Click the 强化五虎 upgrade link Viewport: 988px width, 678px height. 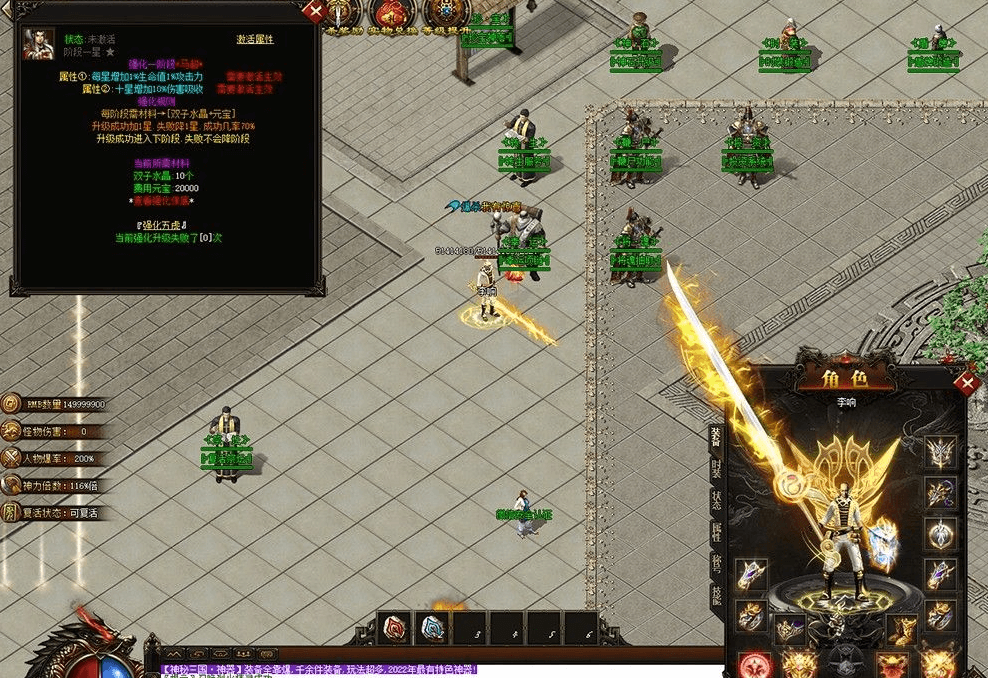(167, 223)
